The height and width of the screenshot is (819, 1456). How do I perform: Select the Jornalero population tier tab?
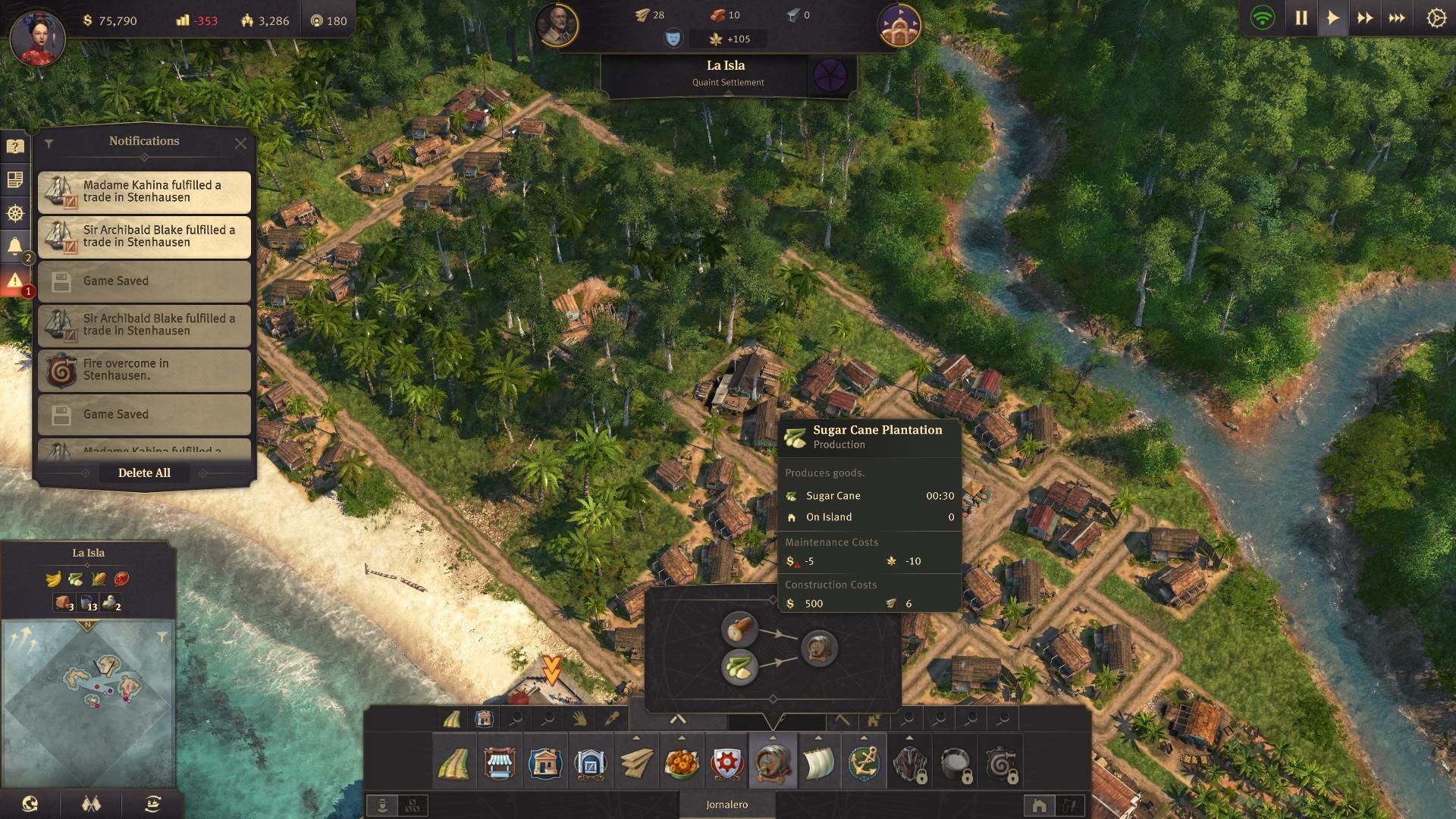[726, 805]
